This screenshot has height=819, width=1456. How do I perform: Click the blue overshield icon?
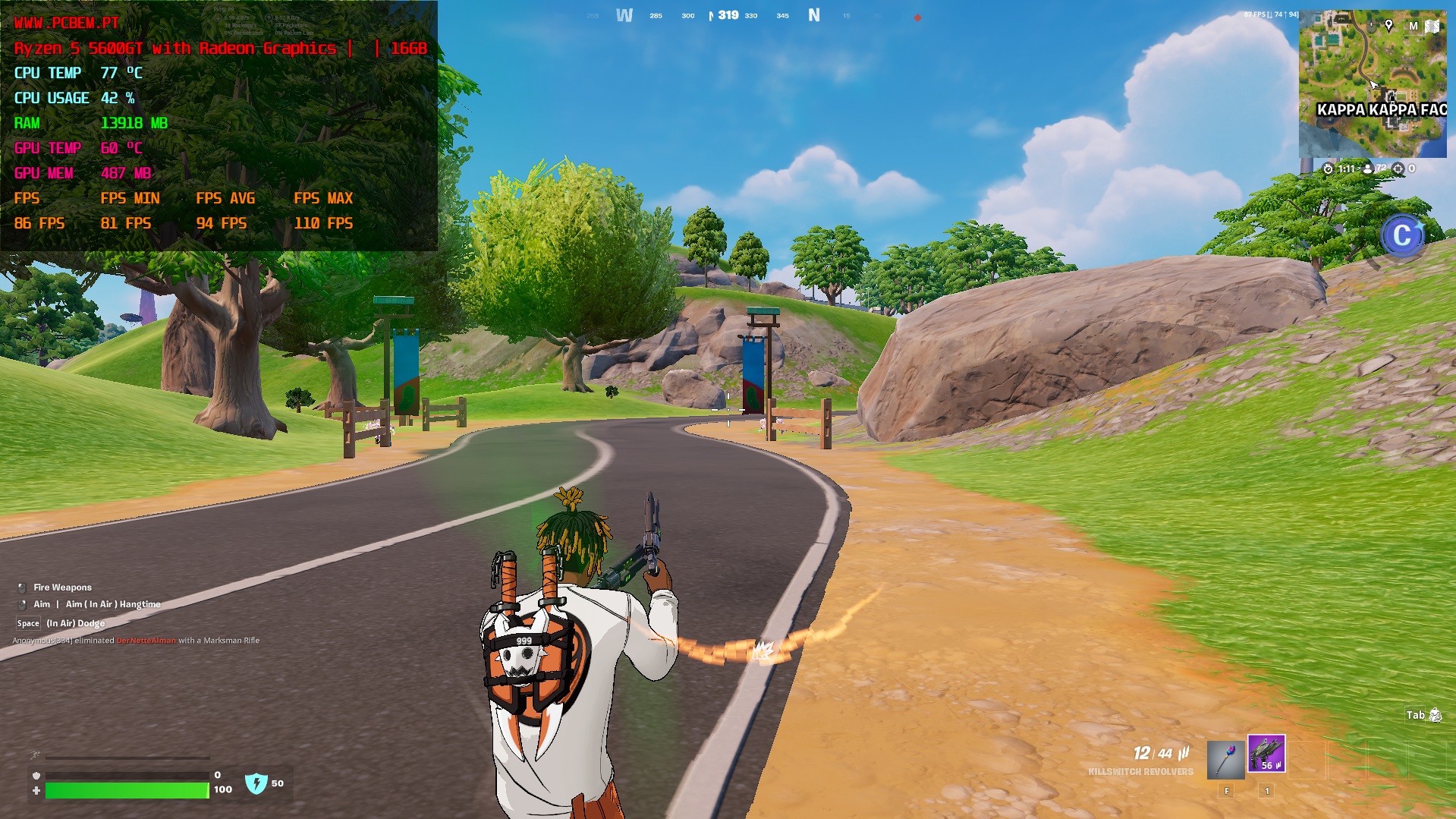coord(256,783)
